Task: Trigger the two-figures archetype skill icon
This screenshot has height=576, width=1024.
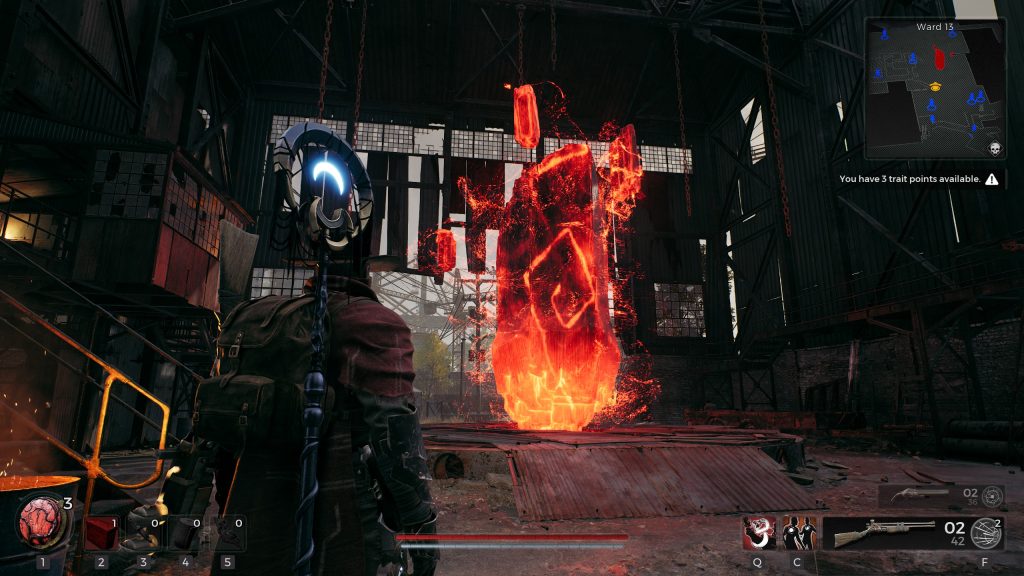Action: (799, 532)
